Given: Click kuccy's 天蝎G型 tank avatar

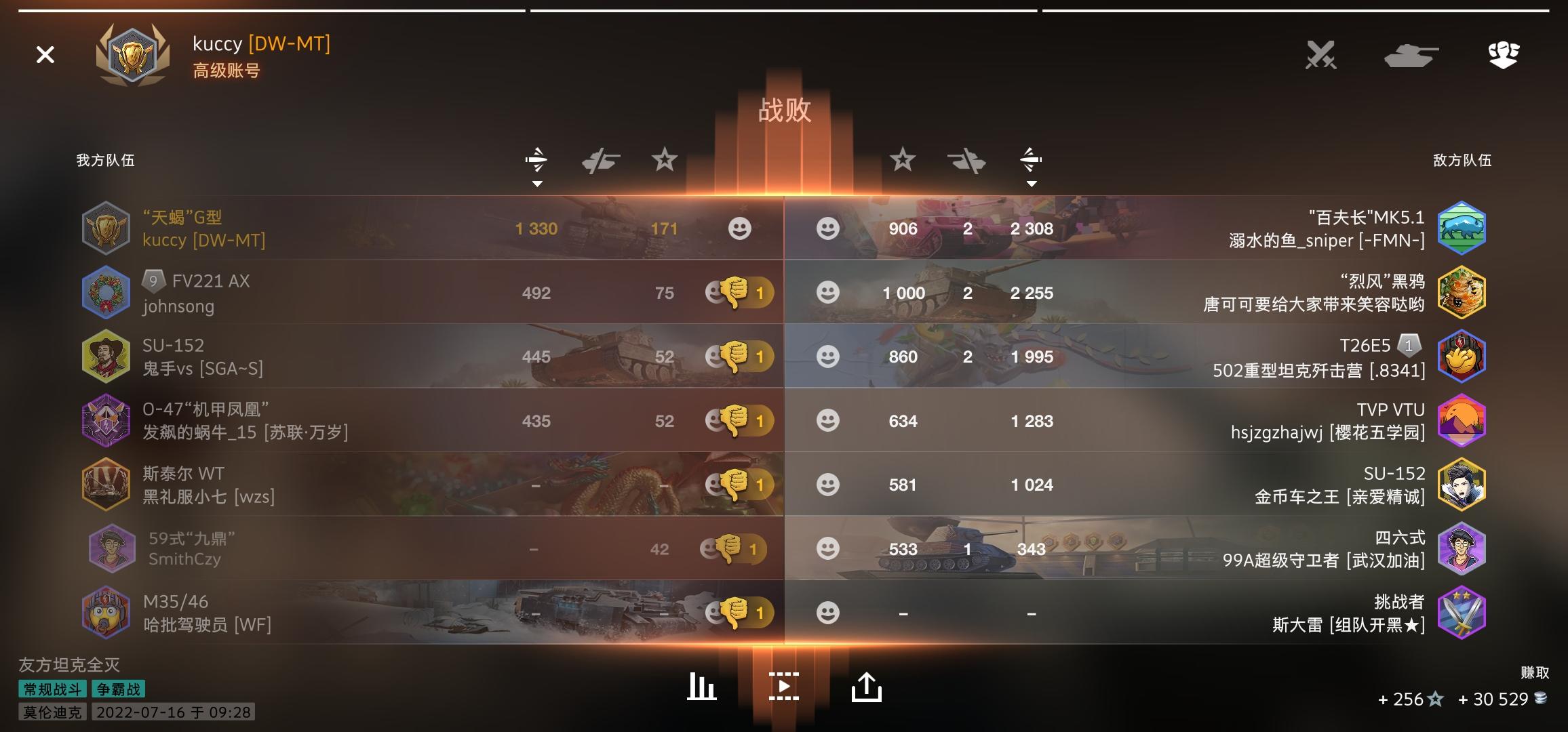Looking at the screenshot, I should pos(106,228).
